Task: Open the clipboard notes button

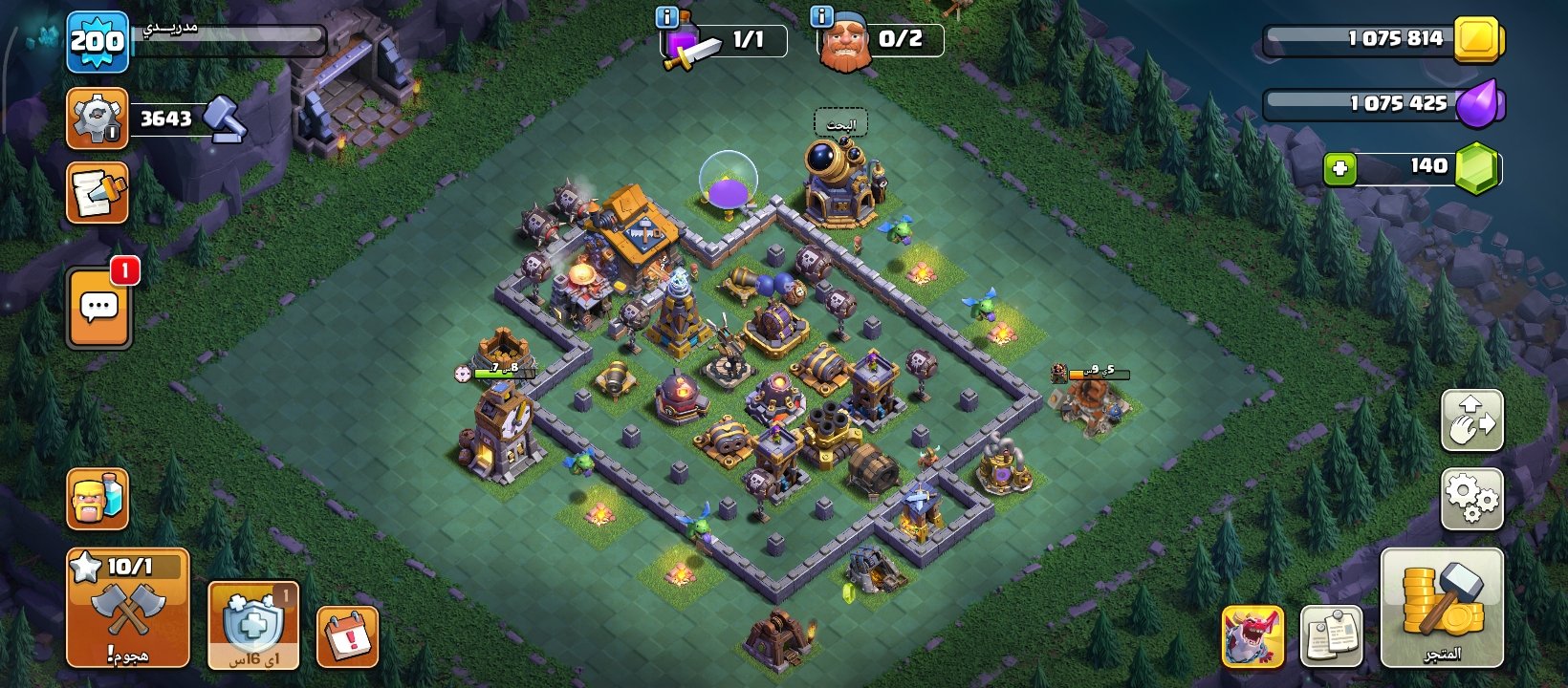Action: coord(1332,636)
